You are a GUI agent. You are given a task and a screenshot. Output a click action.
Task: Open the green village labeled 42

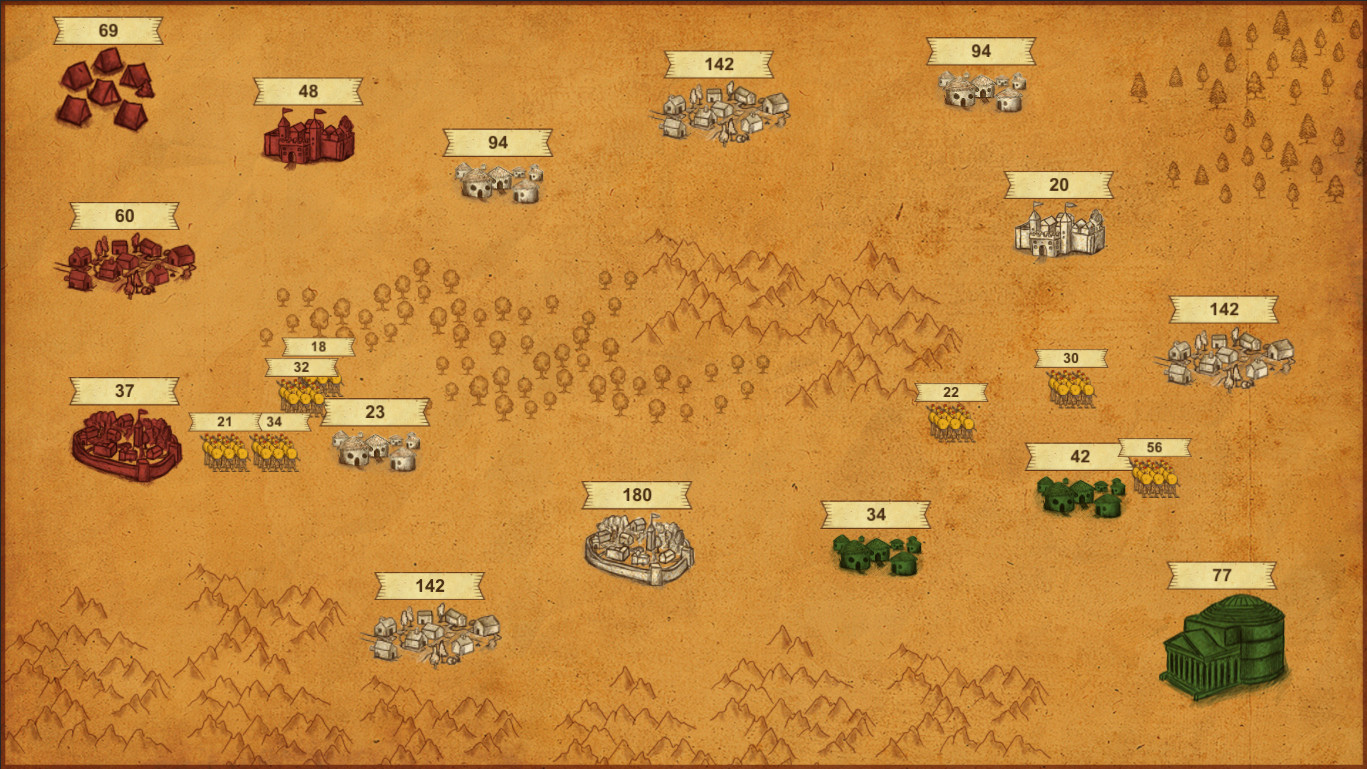(x=1080, y=495)
